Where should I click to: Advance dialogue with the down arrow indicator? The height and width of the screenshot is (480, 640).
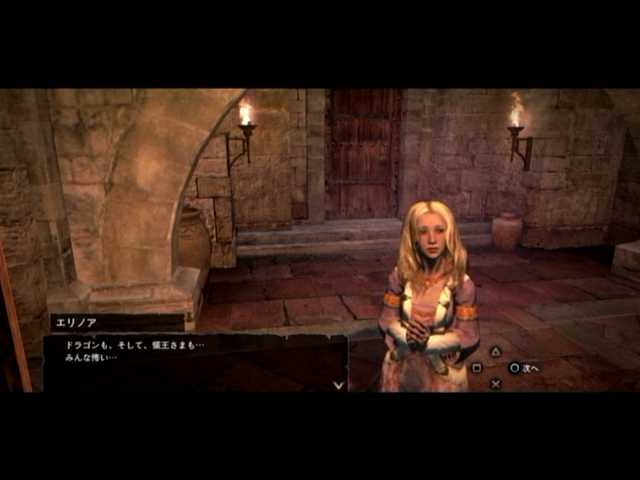(x=338, y=384)
